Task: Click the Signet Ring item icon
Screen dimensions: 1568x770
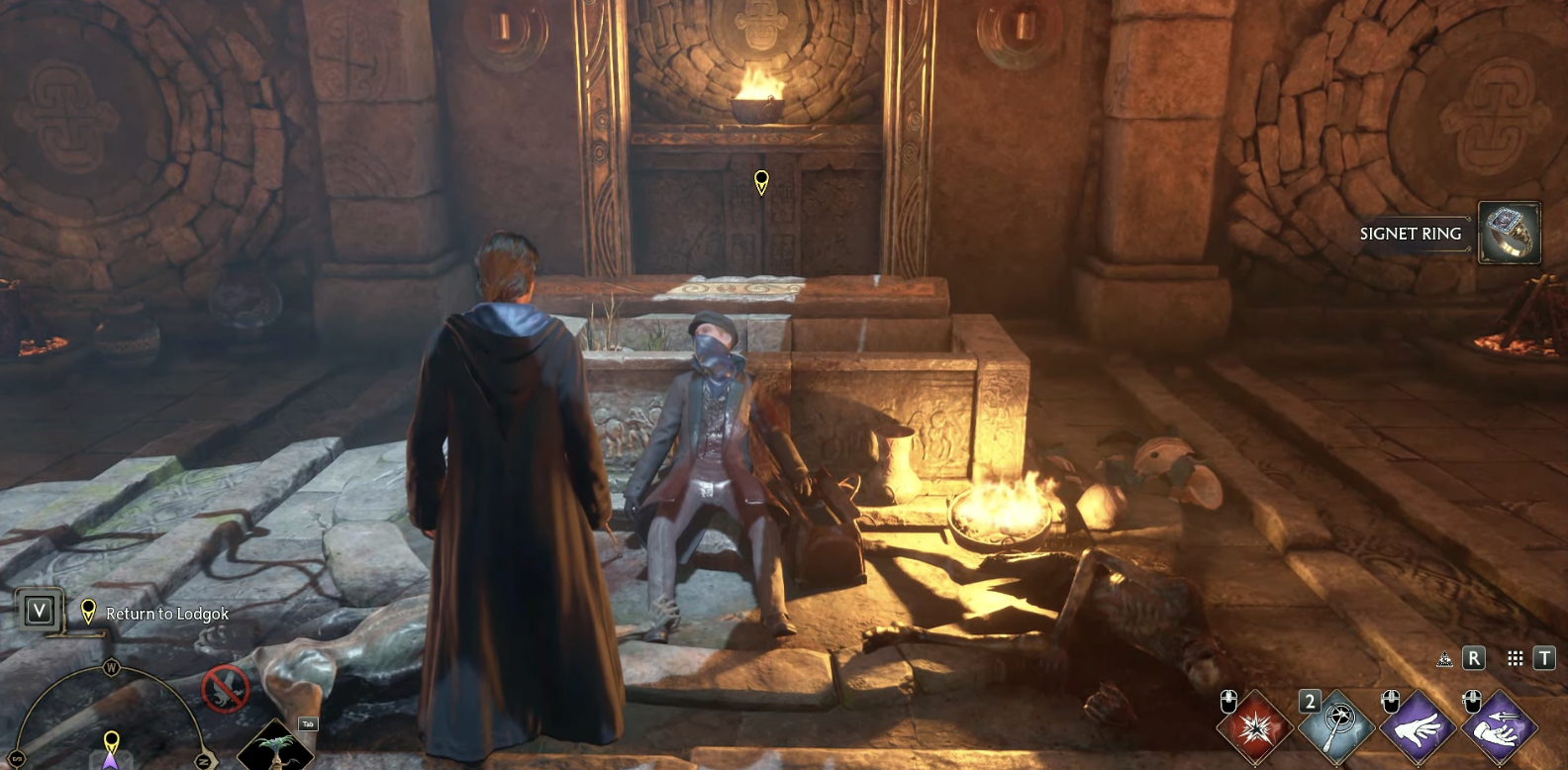Action: 1509,233
